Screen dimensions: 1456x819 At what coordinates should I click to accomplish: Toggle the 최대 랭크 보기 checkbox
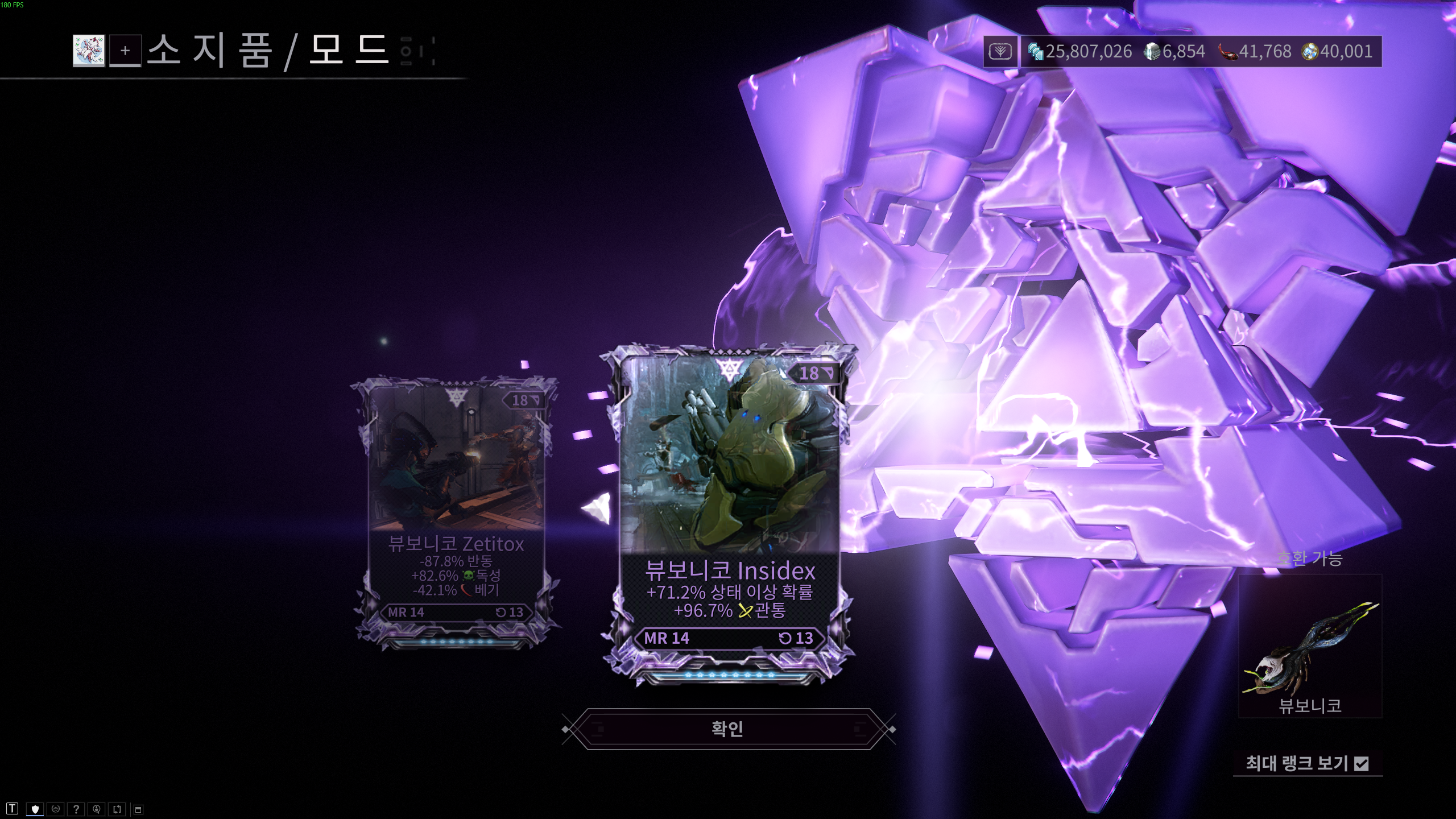[x=1361, y=763]
